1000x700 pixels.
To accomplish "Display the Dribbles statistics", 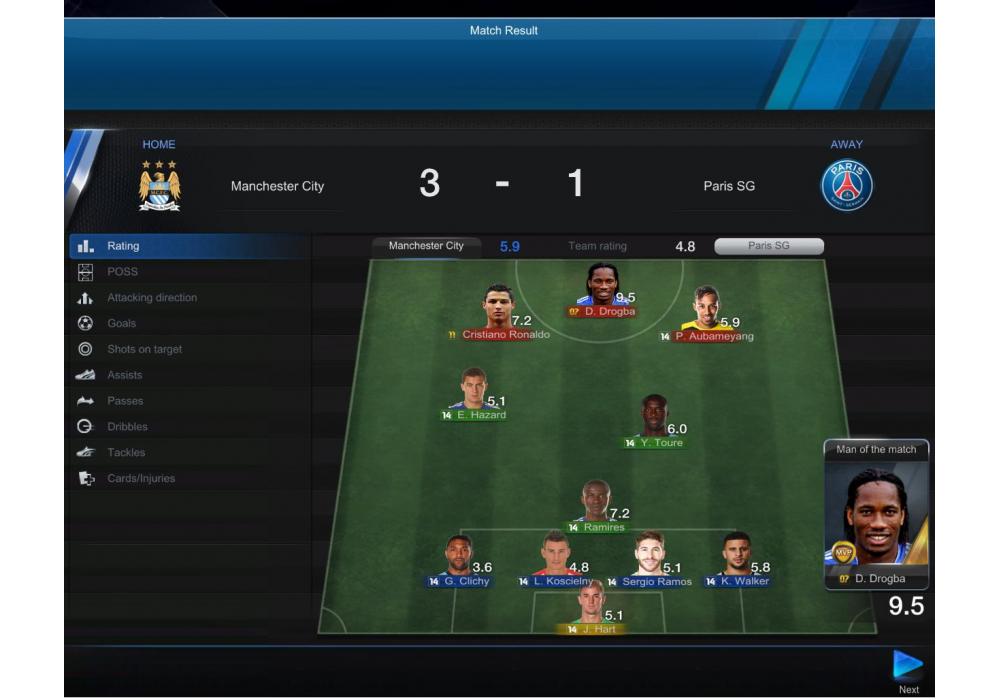I will (127, 427).
